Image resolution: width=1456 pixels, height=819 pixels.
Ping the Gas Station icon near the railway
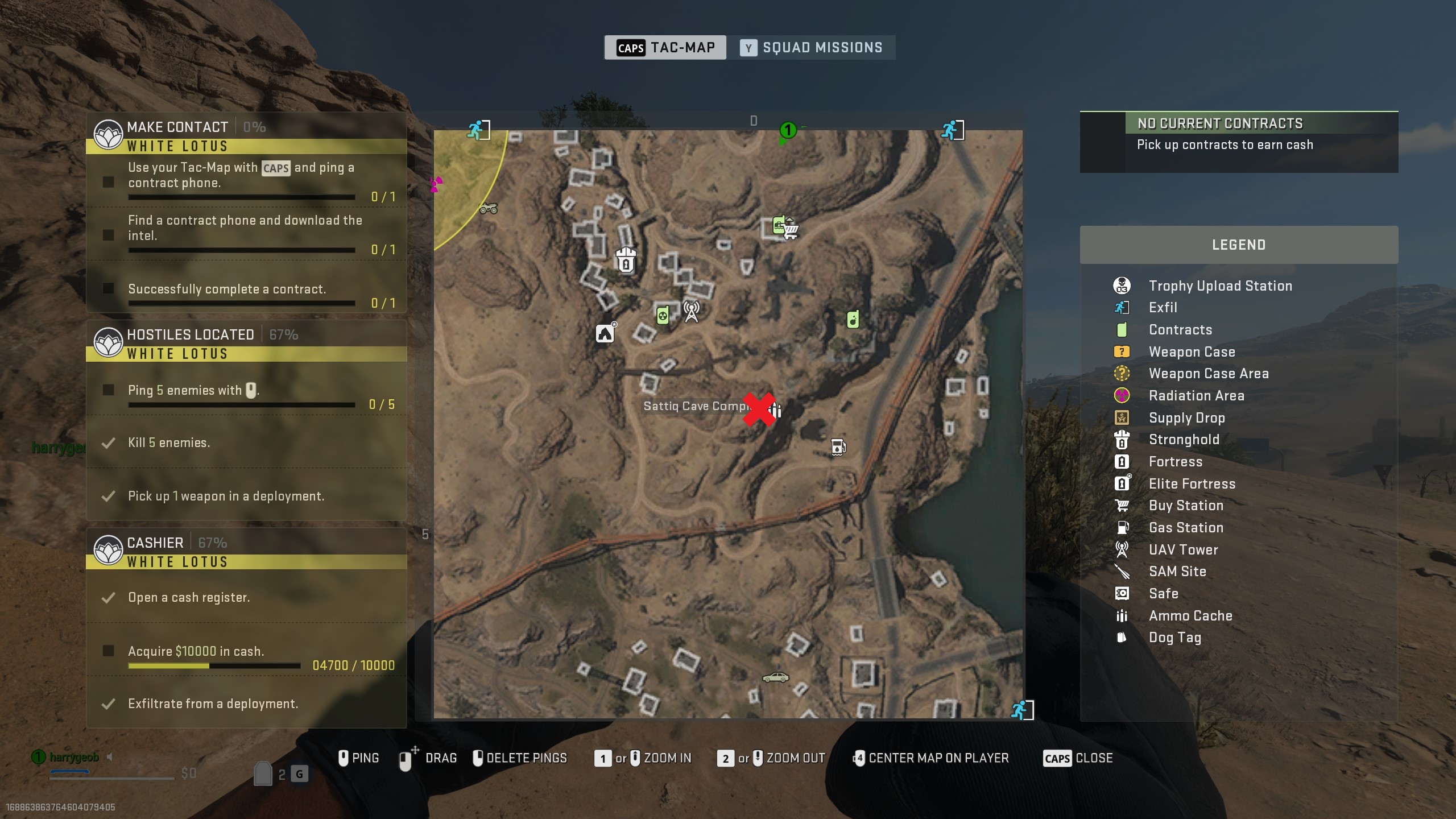(838, 446)
